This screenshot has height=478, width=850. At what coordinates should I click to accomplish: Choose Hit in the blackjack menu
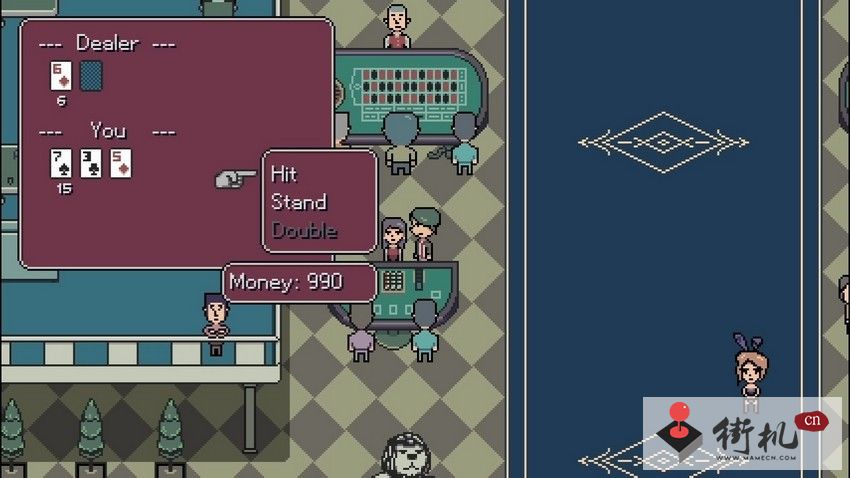pos(284,175)
